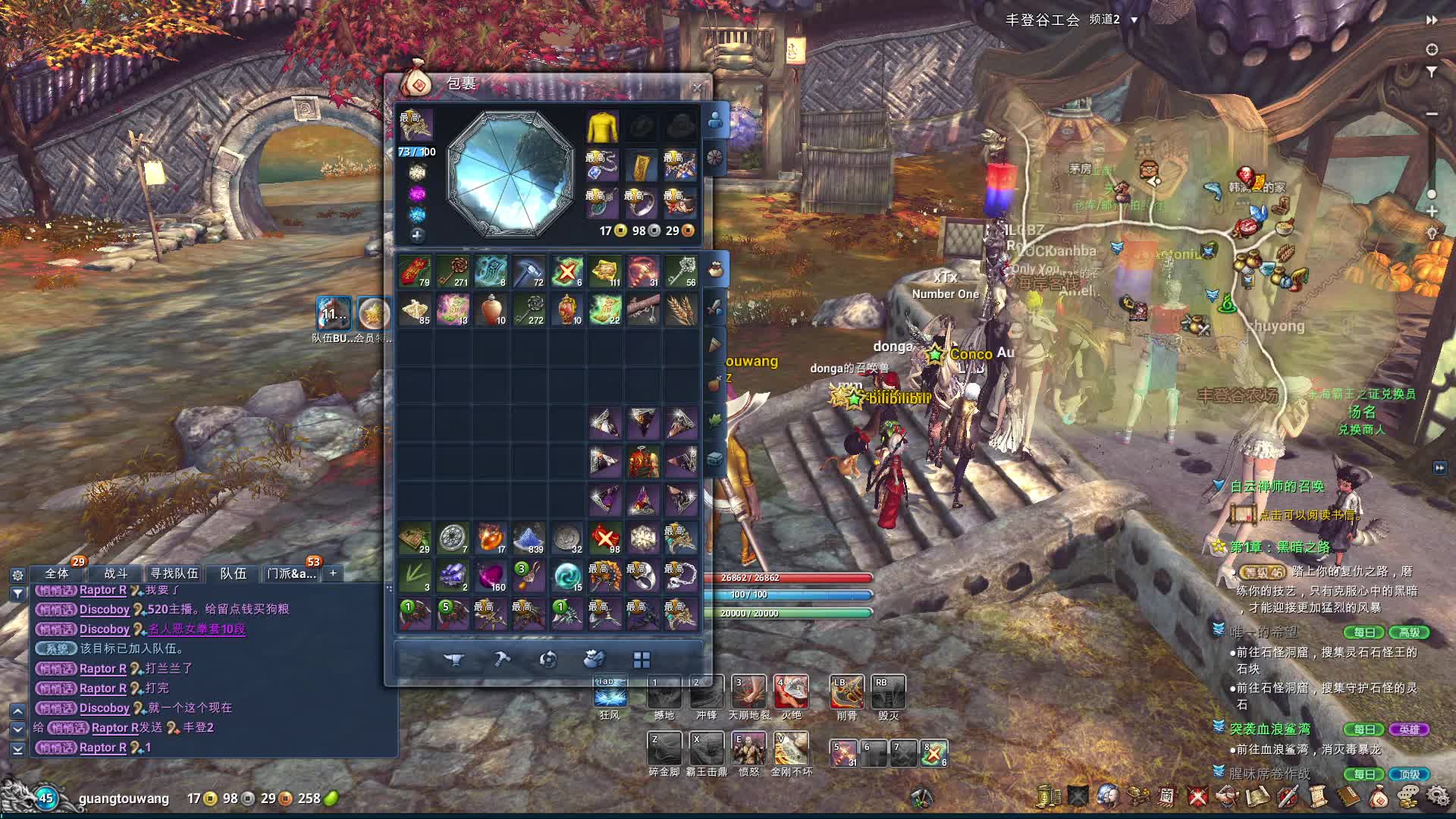Click the hammer repair button in bag

pos(501,660)
